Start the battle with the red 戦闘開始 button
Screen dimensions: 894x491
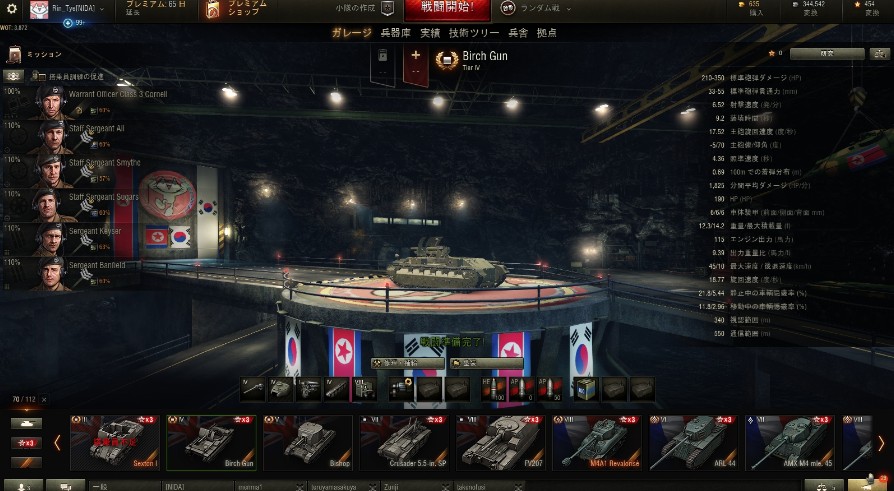pyautogui.click(x=447, y=10)
